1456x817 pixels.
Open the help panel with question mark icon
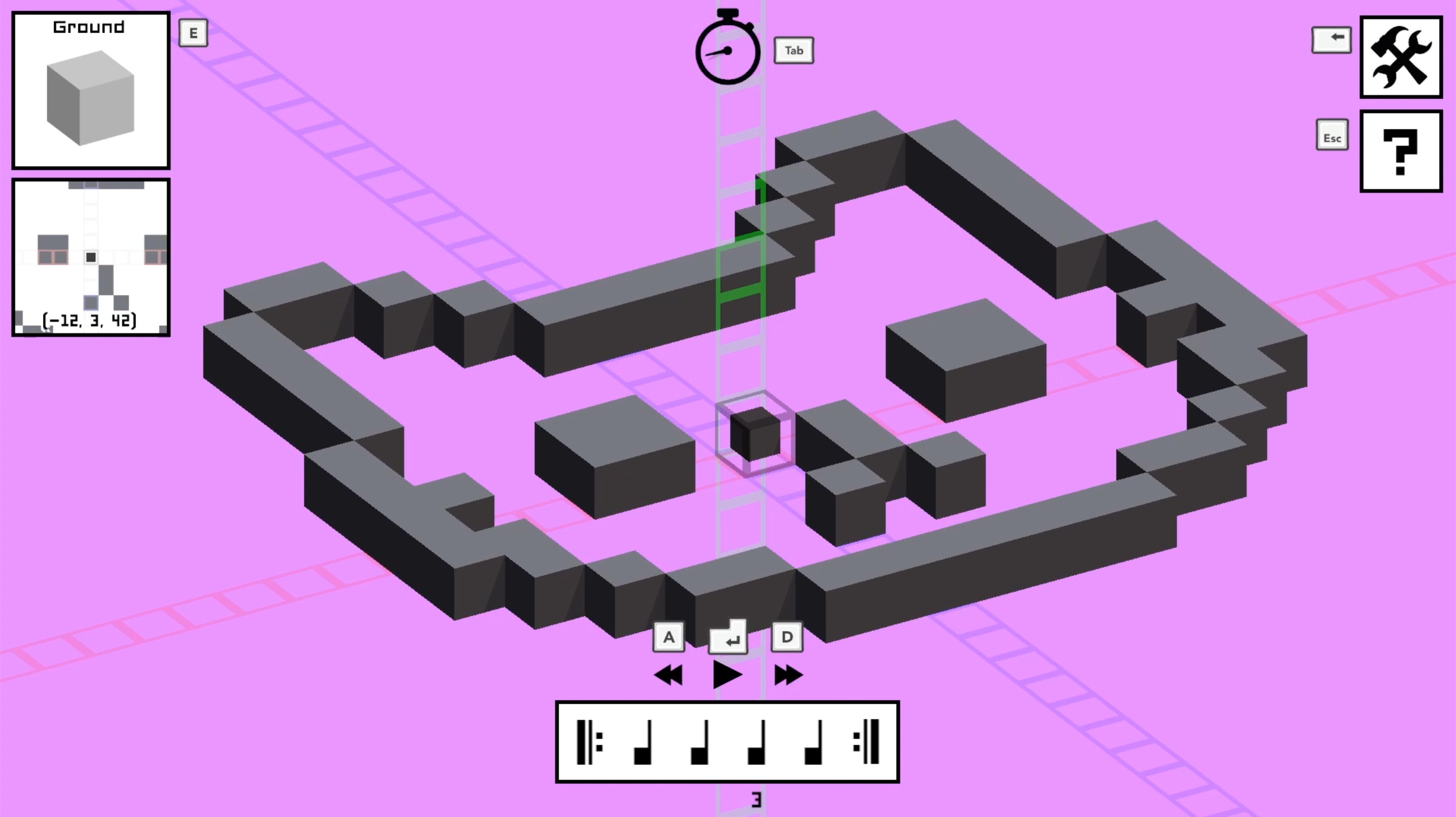[1400, 153]
